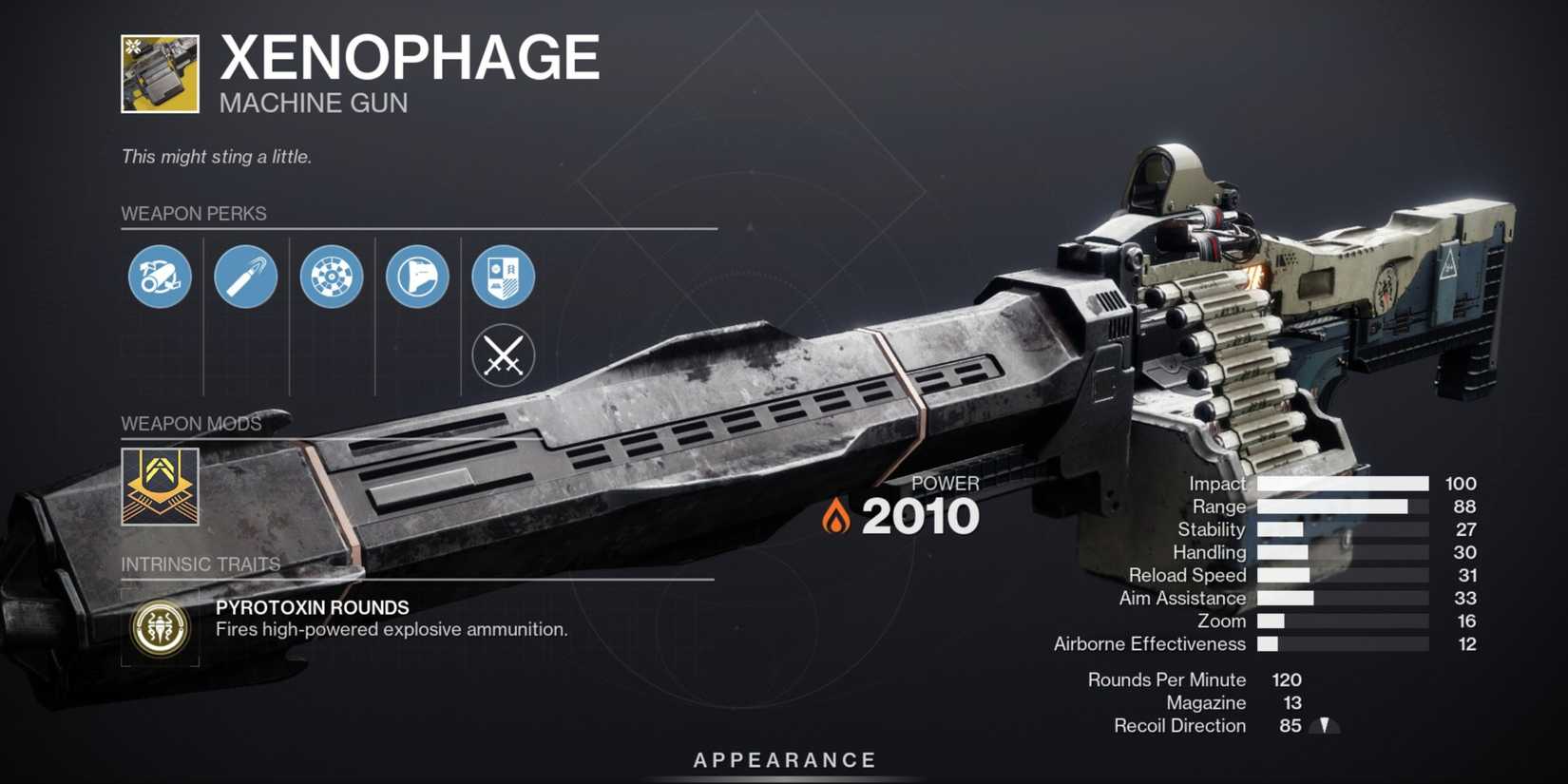Toggle the recoil direction indicator
This screenshot has width=1568, height=784.
pos(1323,726)
